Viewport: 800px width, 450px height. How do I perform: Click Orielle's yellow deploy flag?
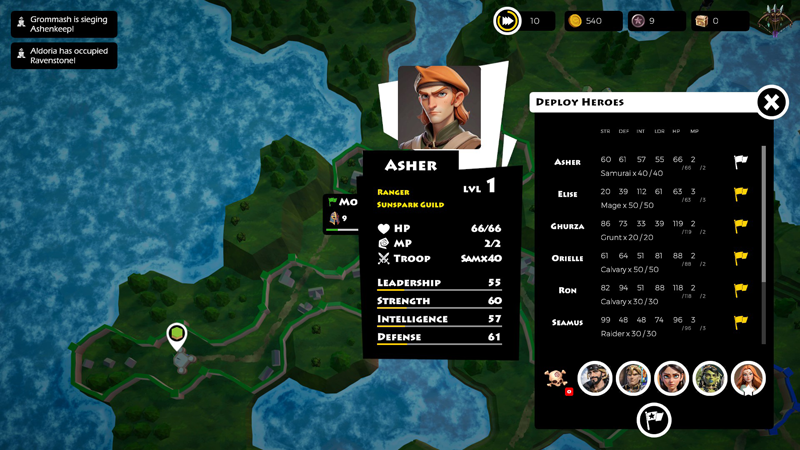[x=741, y=258]
